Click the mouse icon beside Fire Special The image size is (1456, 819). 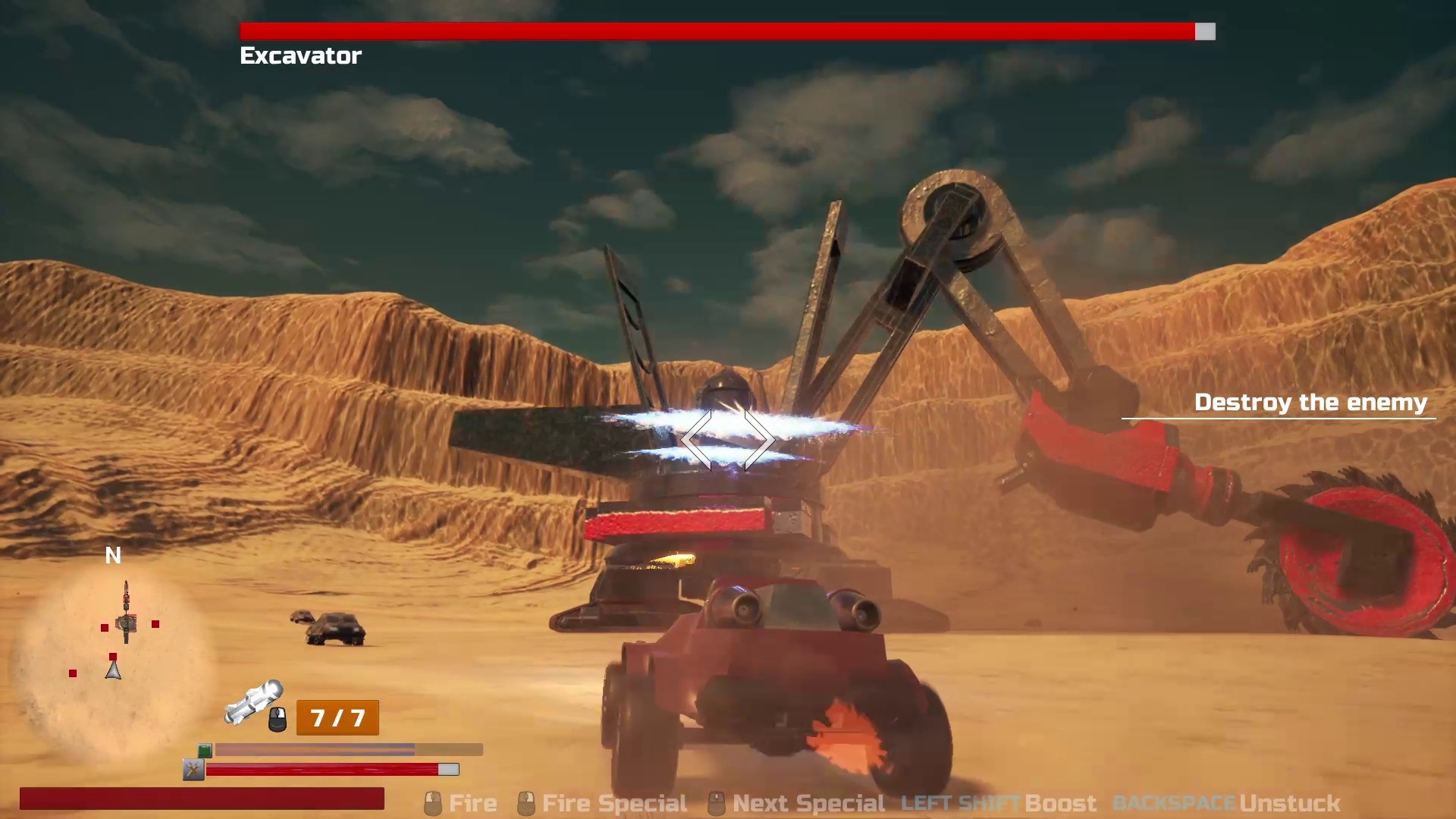point(526,802)
